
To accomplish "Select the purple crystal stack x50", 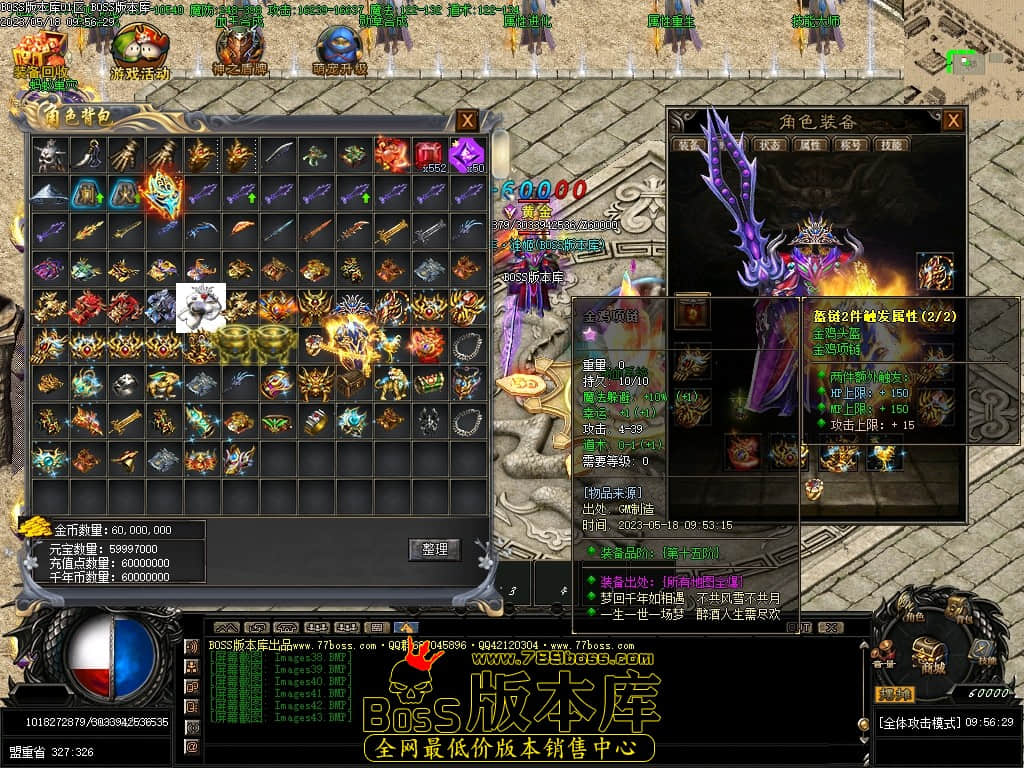I will point(466,154).
